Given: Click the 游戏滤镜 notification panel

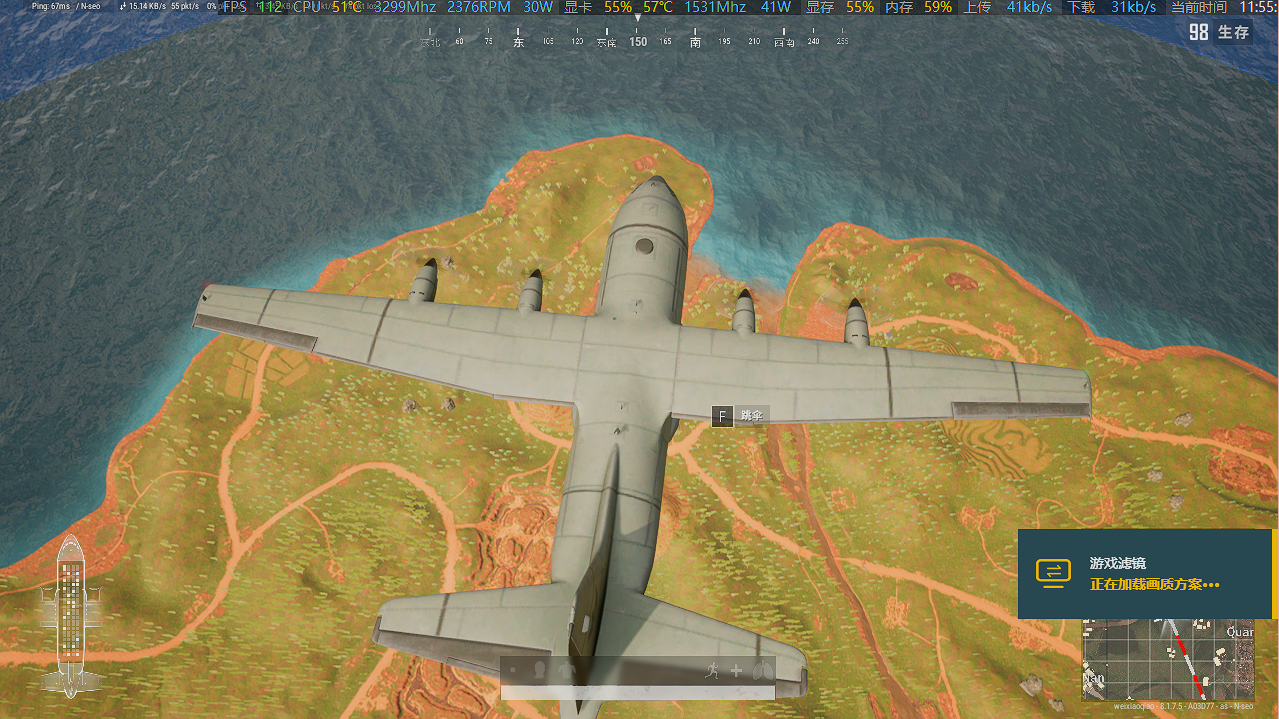Looking at the screenshot, I should tap(1145, 573).
